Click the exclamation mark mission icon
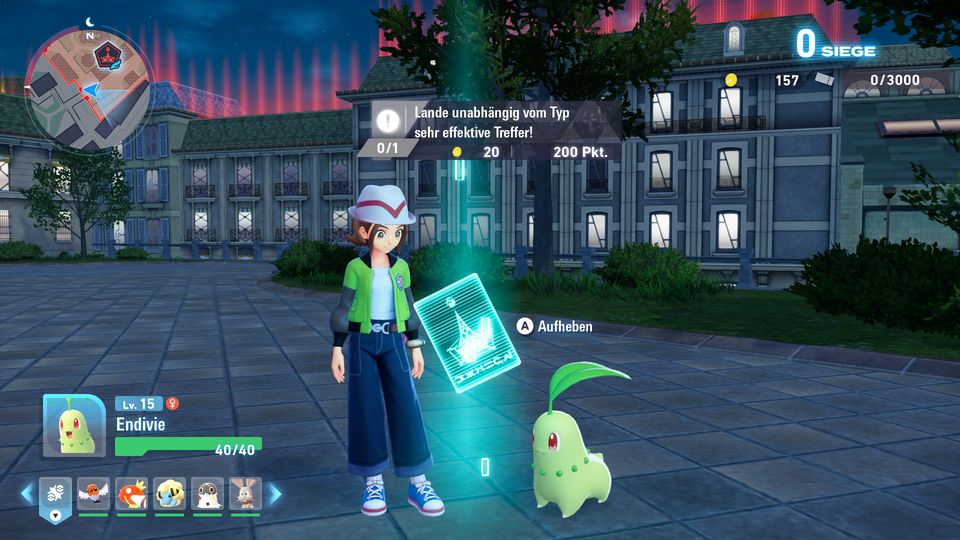 (x=388, y=121)
